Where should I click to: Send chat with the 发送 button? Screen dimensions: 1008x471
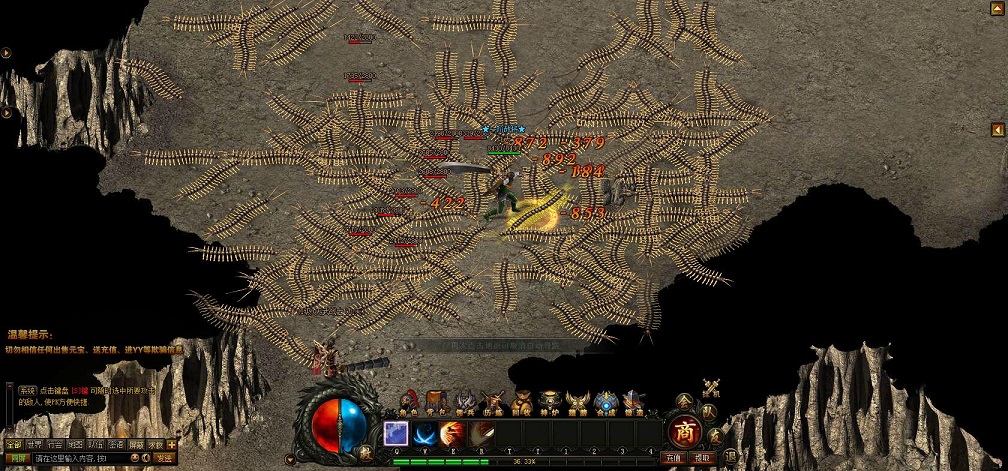tap(164, 459)
